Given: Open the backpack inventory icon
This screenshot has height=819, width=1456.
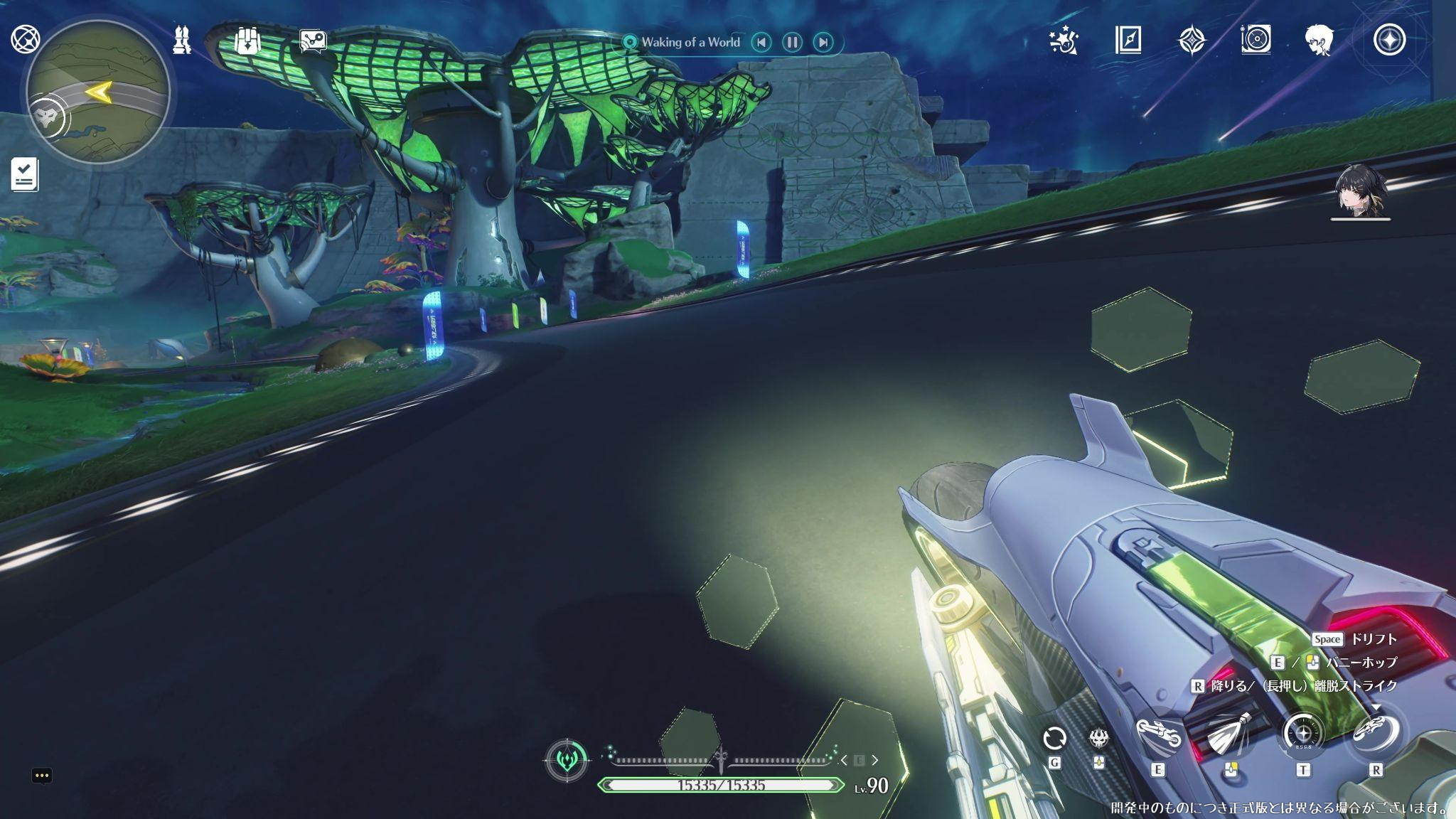Looking at the screenshot, I should tap(247, 40).
